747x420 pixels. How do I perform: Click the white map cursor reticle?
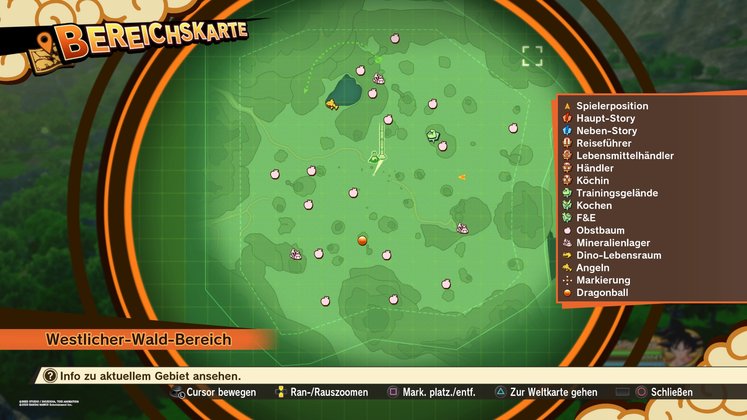pyautogui.click(x=532, y=56)
